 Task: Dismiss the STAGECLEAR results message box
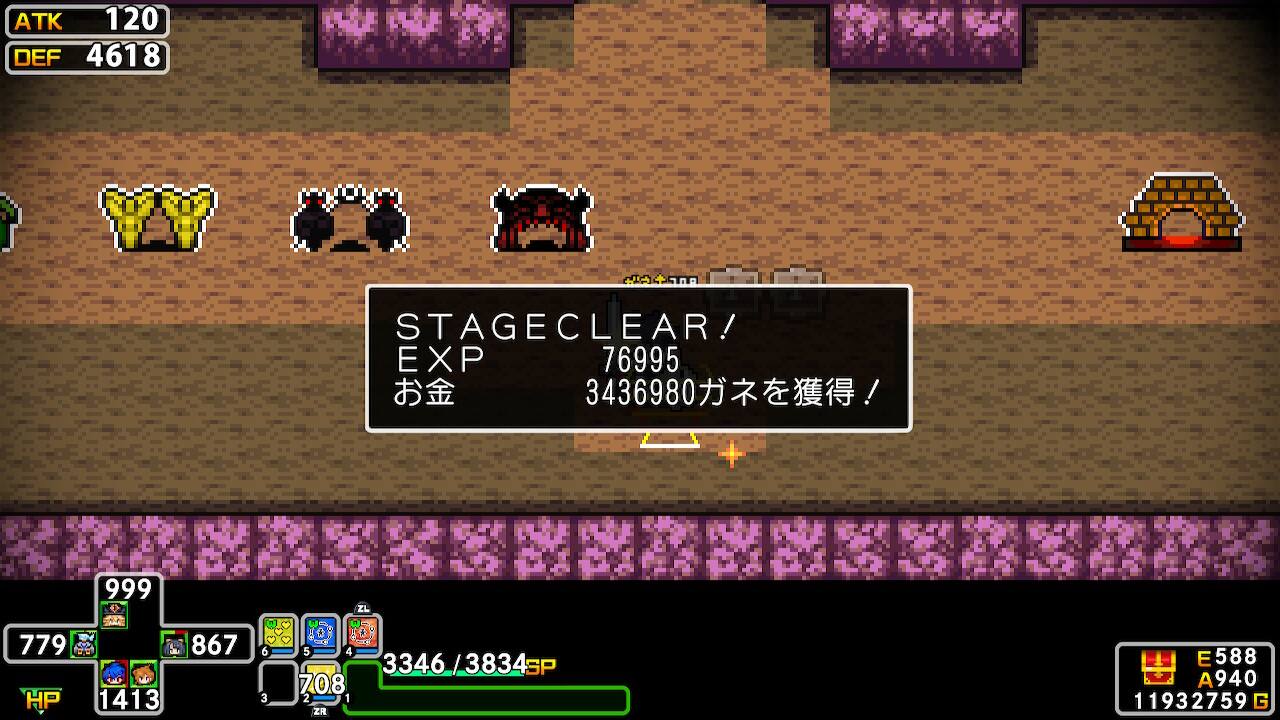pos(638,359)
